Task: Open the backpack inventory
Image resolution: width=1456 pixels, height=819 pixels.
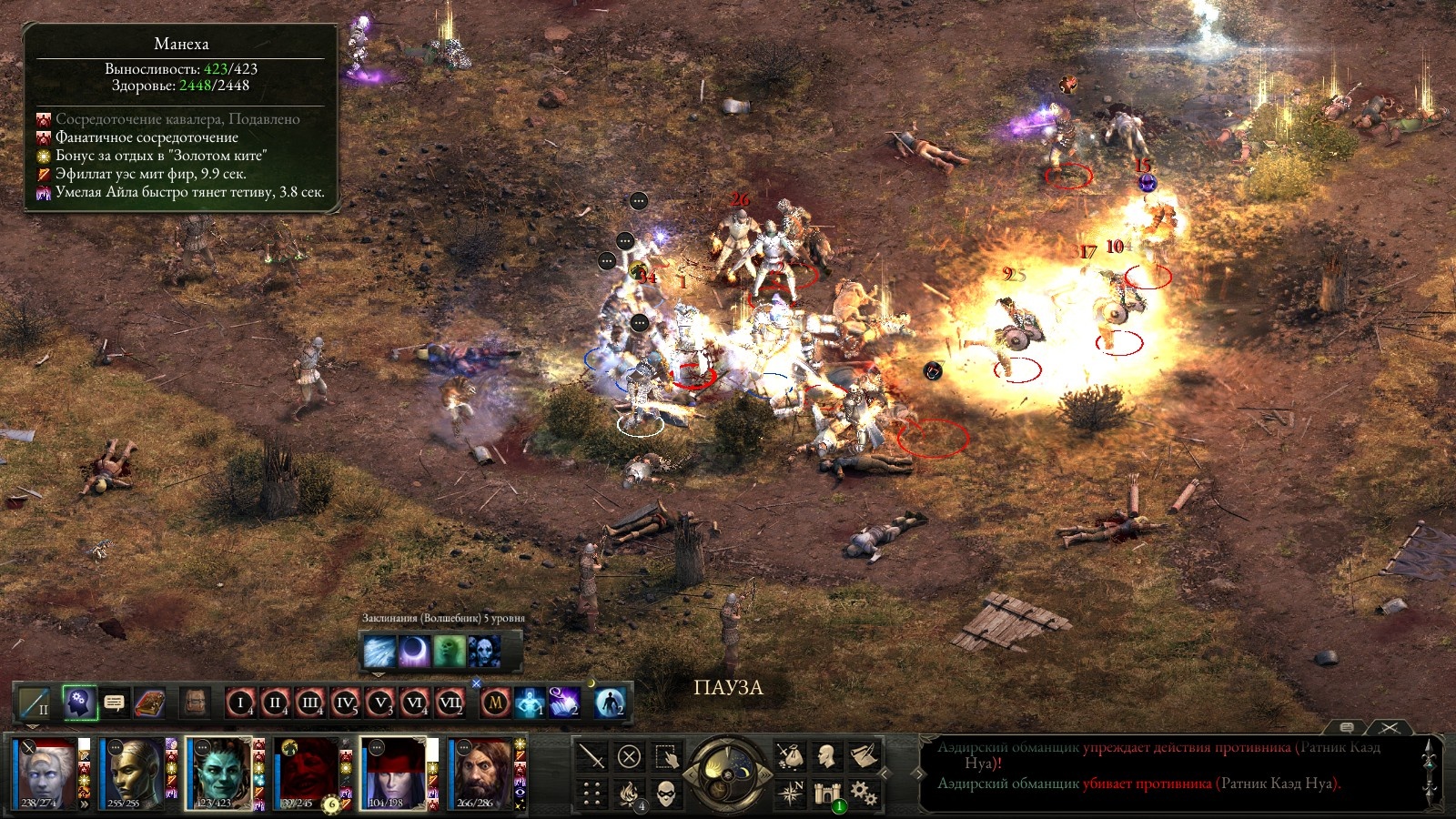Action: [195, 703]
